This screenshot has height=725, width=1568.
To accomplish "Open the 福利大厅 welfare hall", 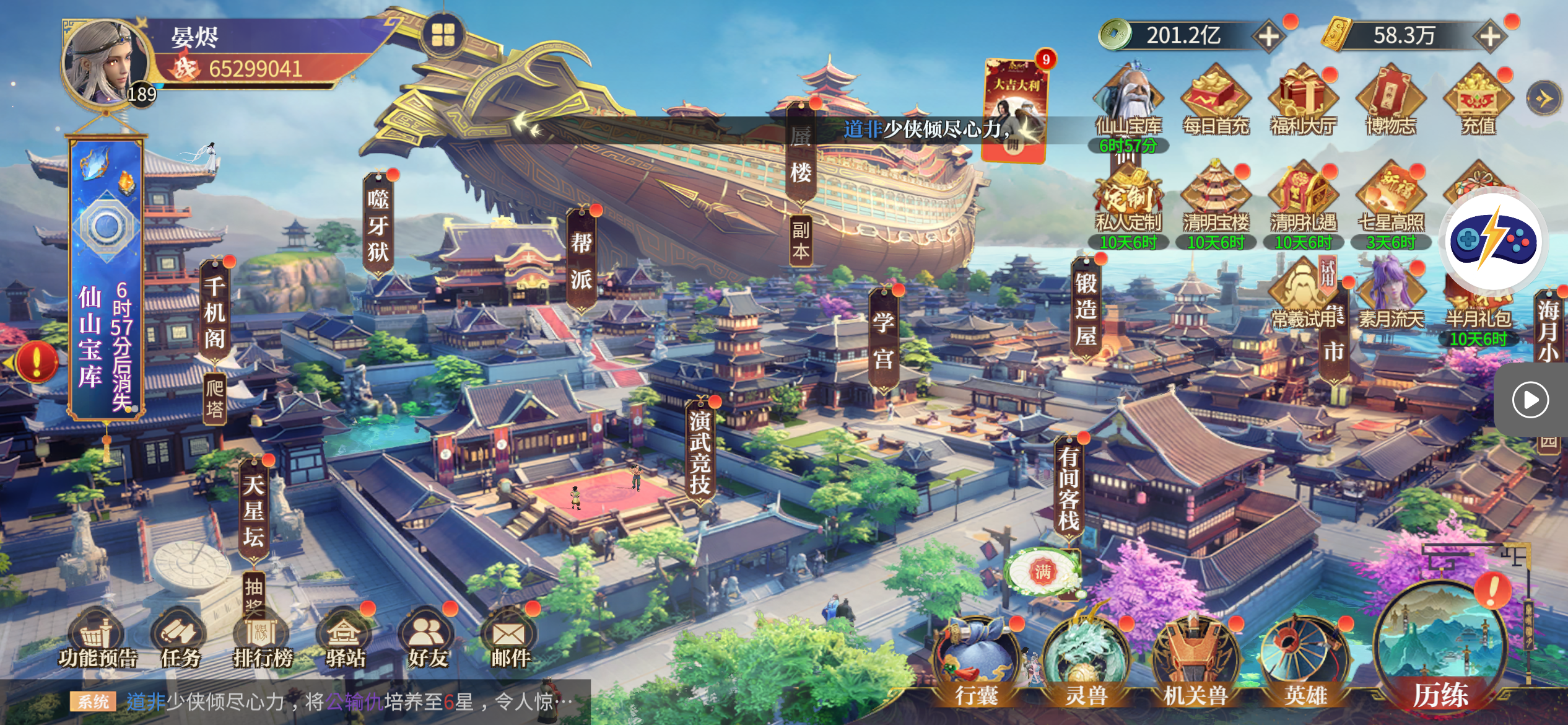I will 1303,100.
